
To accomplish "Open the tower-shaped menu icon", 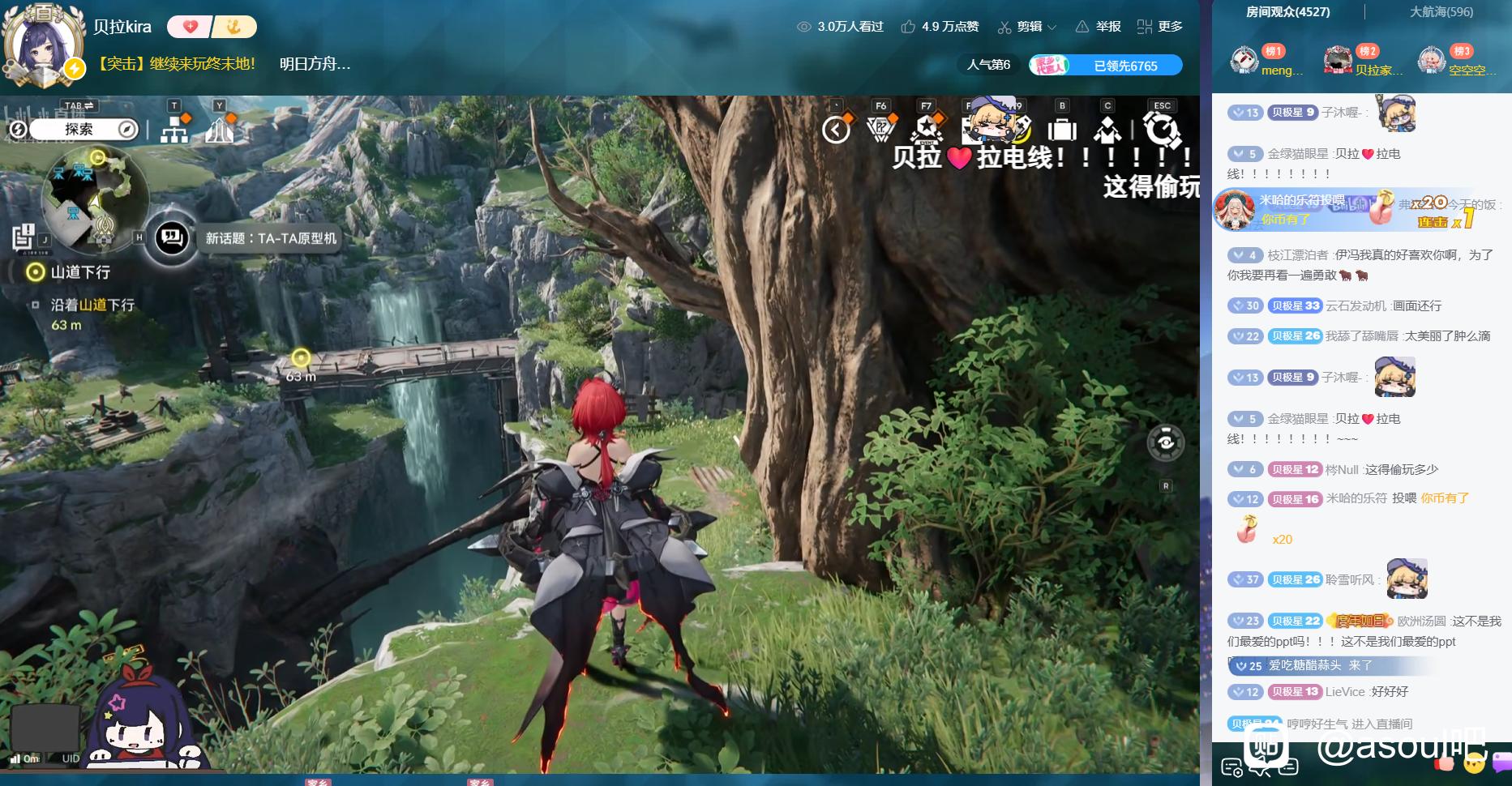I will [x=219, y=128].
